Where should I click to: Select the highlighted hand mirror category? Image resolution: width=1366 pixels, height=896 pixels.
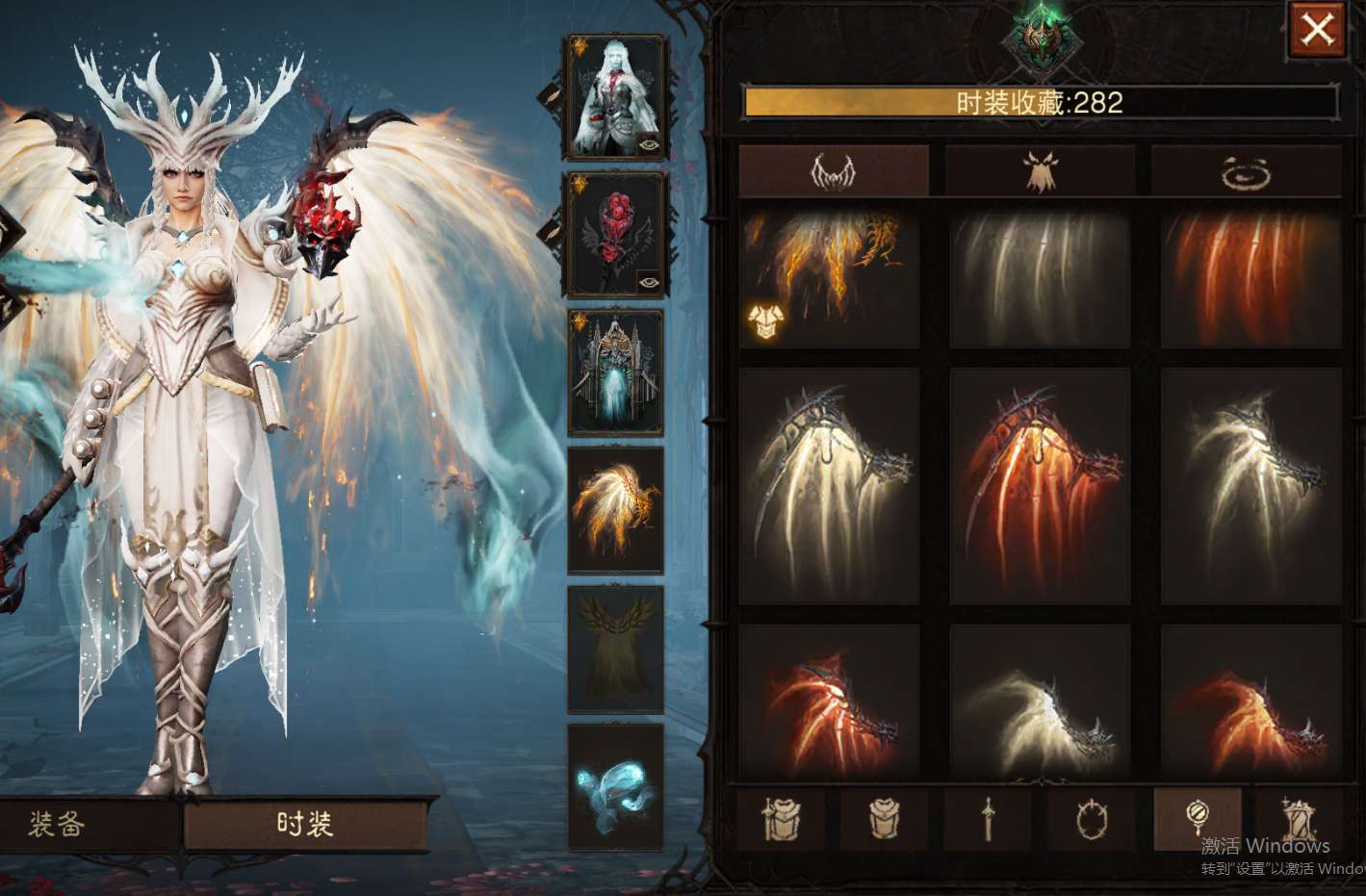[x=1197, y=818]
